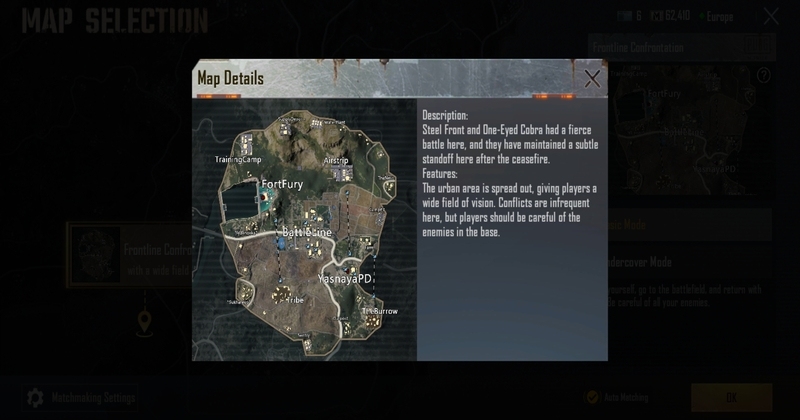Toggle the Auto Matching checkbox
The height and width of the screenshot is (420, 800).
pos(593,397)
